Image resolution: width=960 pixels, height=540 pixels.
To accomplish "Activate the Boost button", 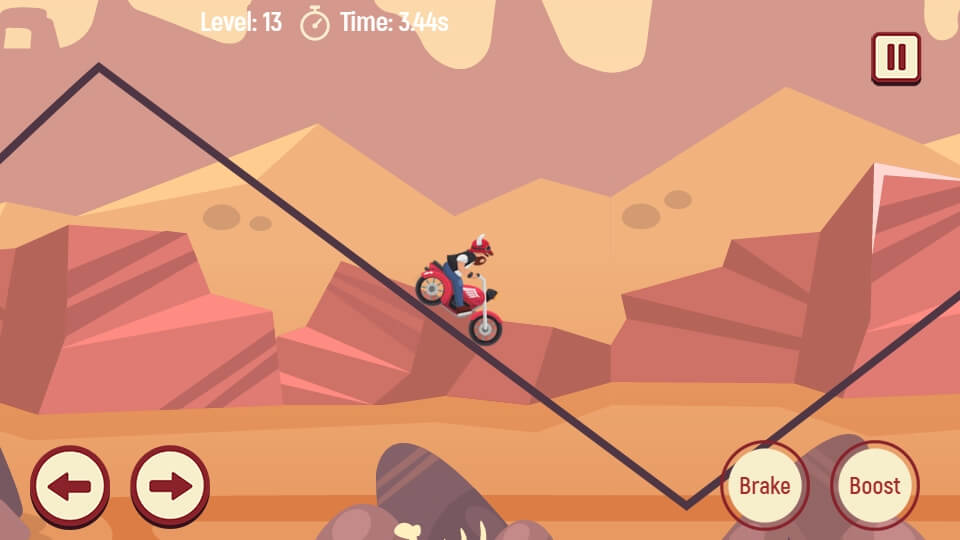I will tap(875, 486).
